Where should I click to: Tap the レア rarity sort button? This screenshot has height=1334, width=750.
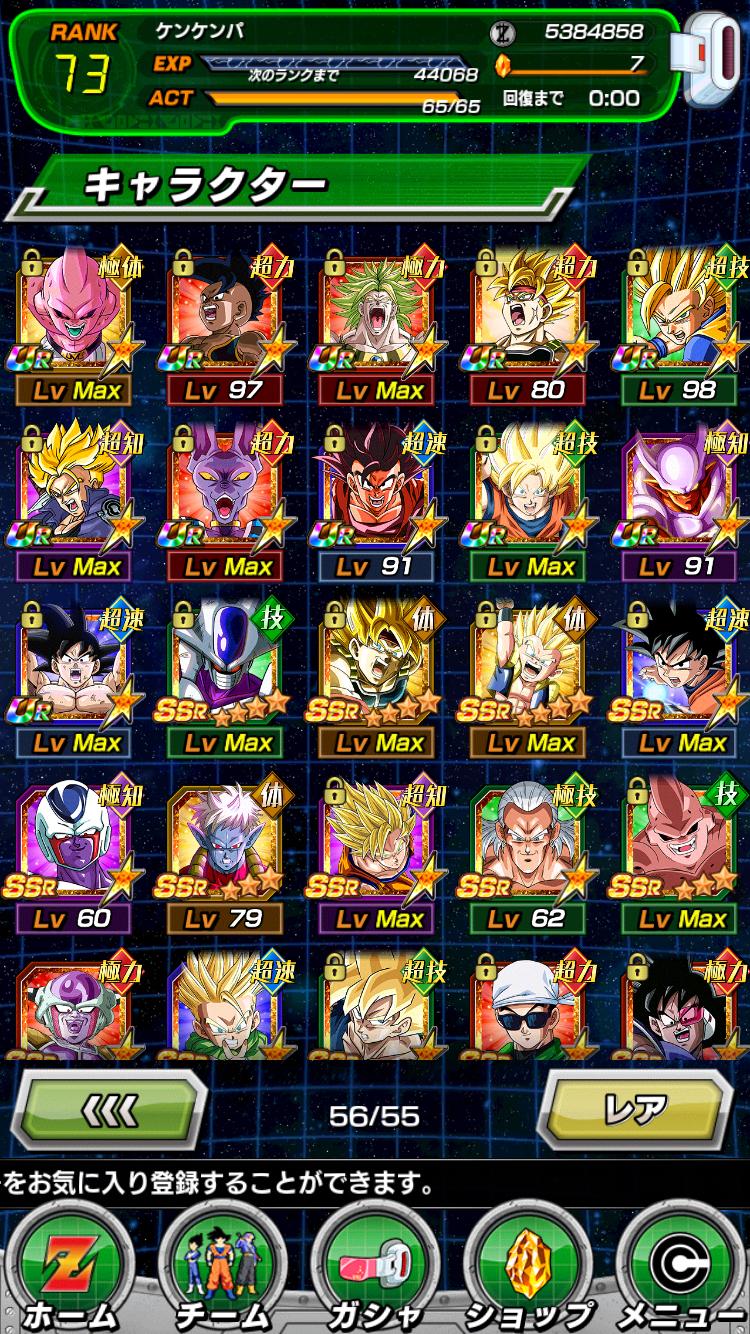638,1110
